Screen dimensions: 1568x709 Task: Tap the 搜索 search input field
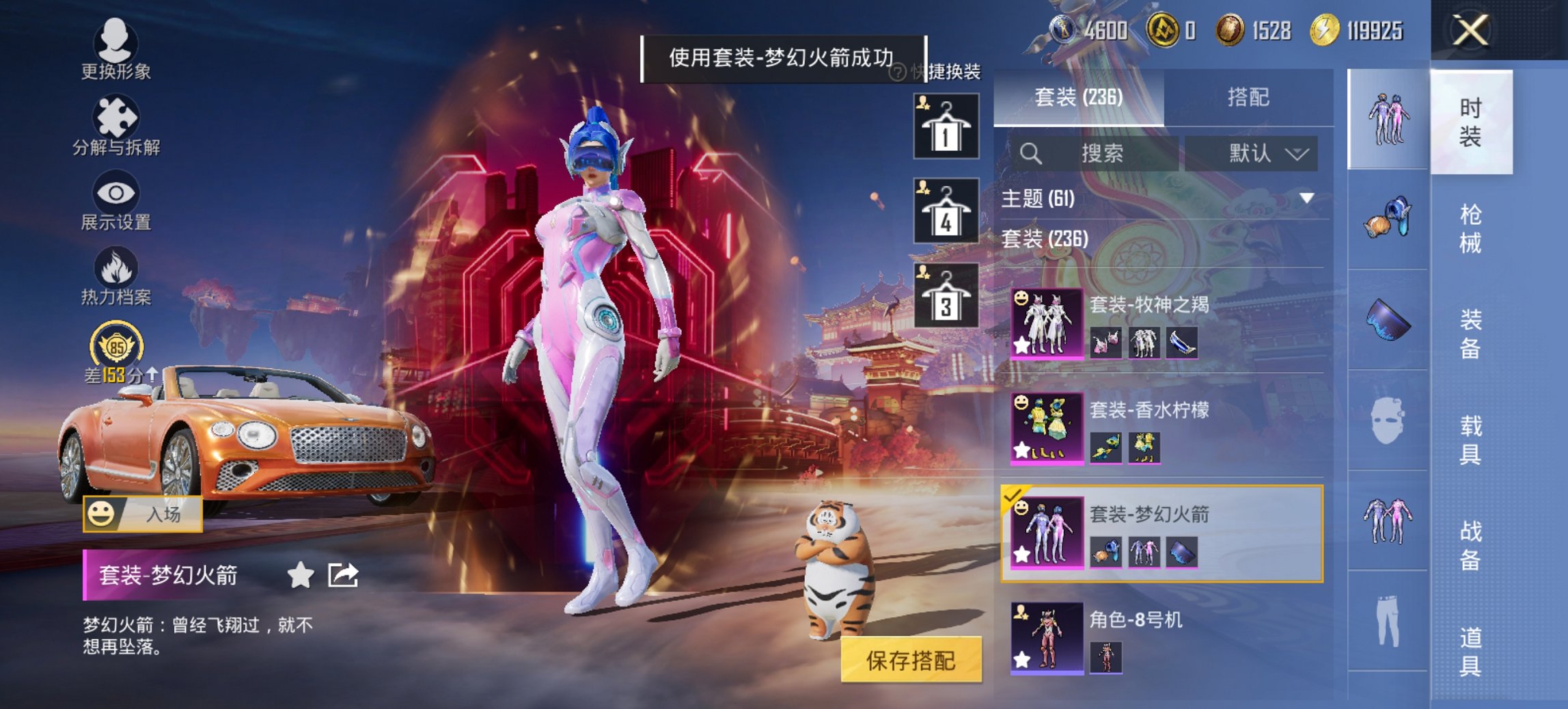click(x=1100, y=154)
